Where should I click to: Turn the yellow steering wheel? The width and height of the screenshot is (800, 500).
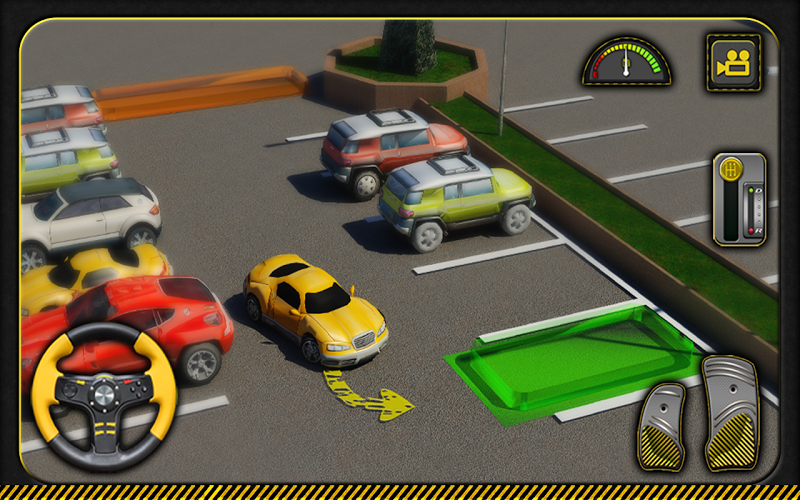(104, 396)
